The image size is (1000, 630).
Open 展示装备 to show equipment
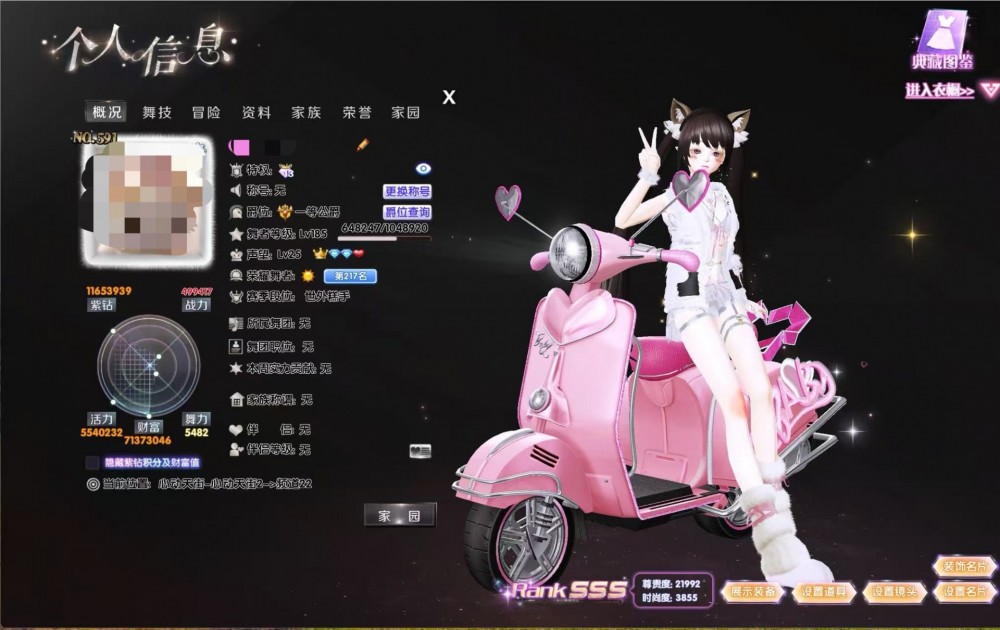(x=751, y=592)
